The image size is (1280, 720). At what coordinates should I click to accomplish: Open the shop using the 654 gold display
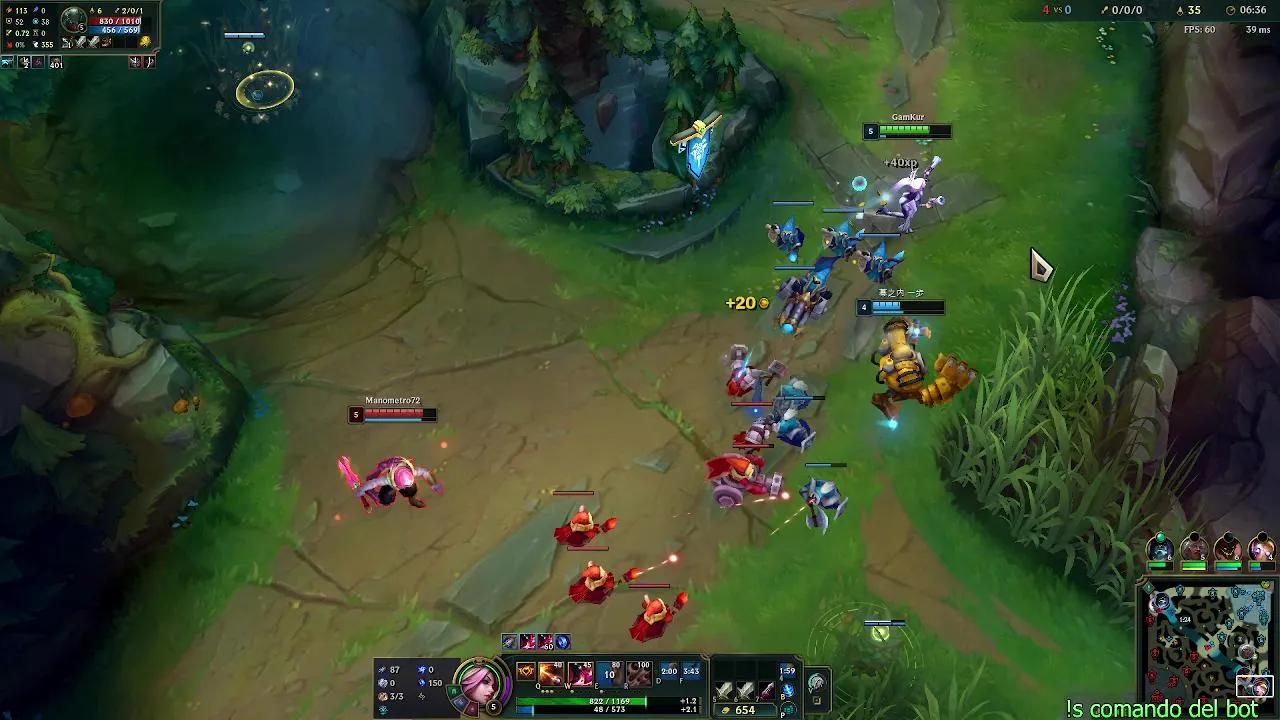coord(745,708)
